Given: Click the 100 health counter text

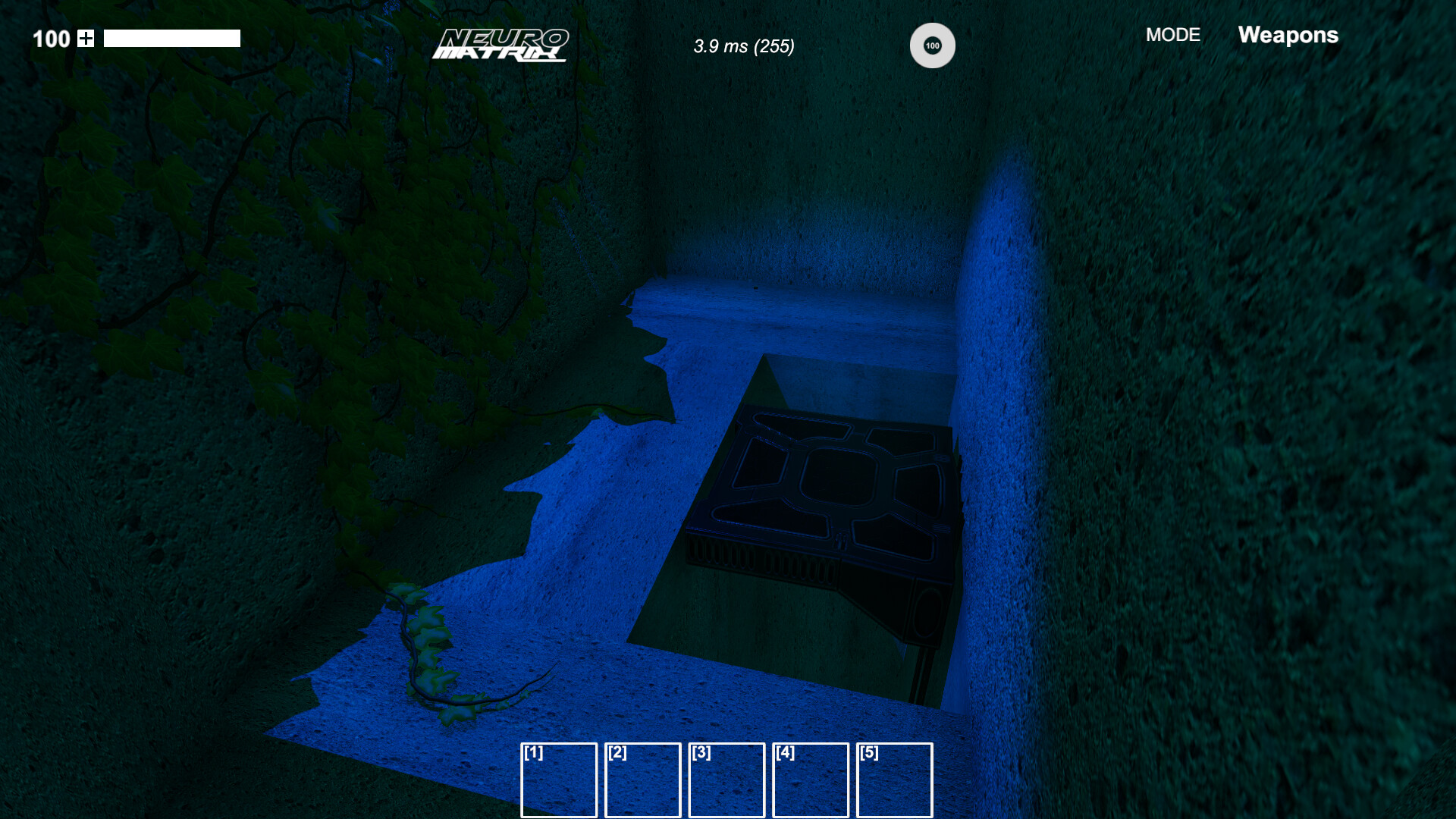Looking at the screenshot, I should point(52,39).
